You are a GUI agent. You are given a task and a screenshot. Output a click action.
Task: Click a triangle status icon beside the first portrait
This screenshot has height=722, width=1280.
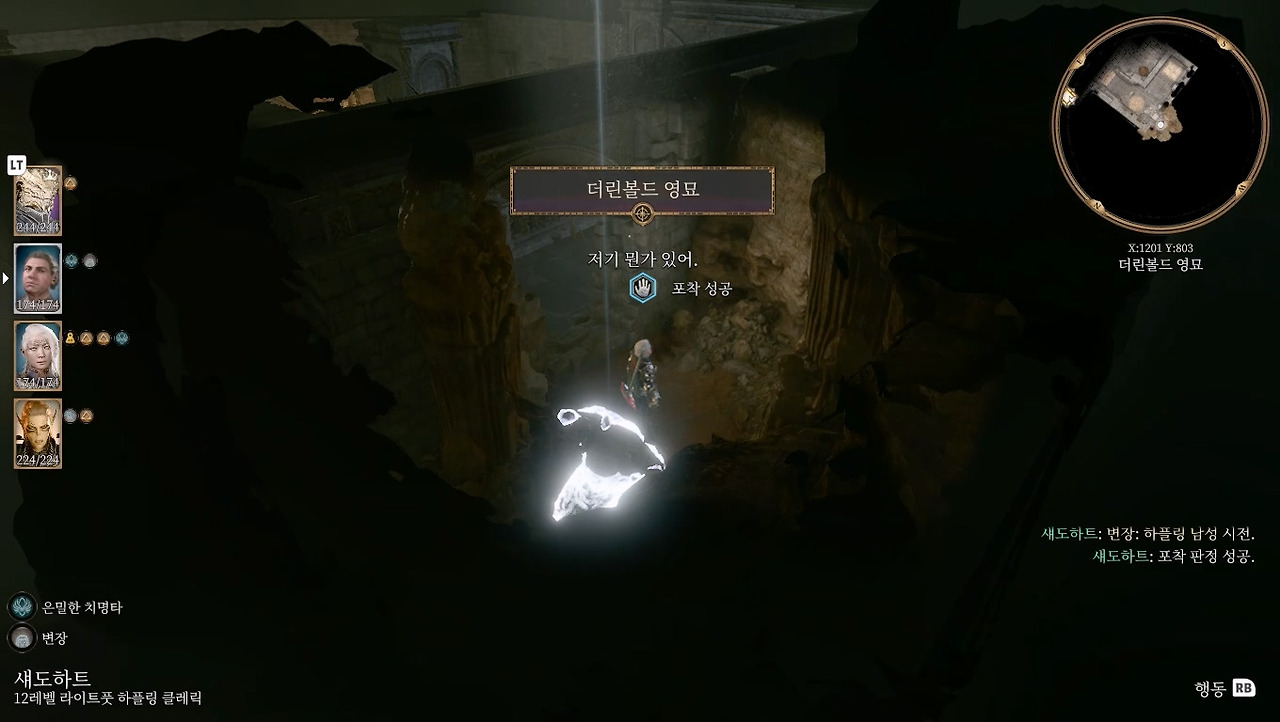(69, 181)
